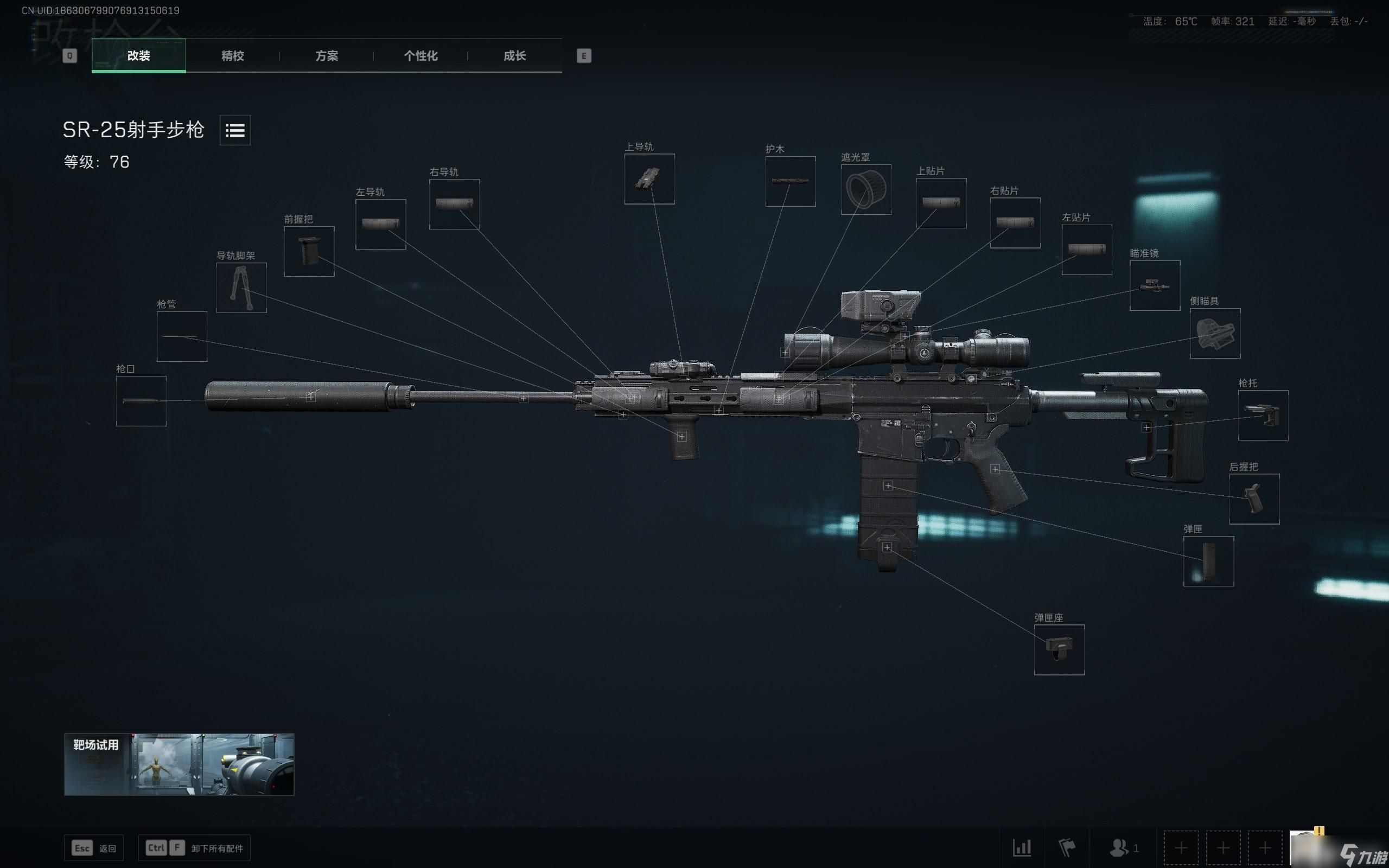This screenshot has width=1389, height=868.
Task: Open the 护木 handguard slot
Action: click(x=790, y=181)
